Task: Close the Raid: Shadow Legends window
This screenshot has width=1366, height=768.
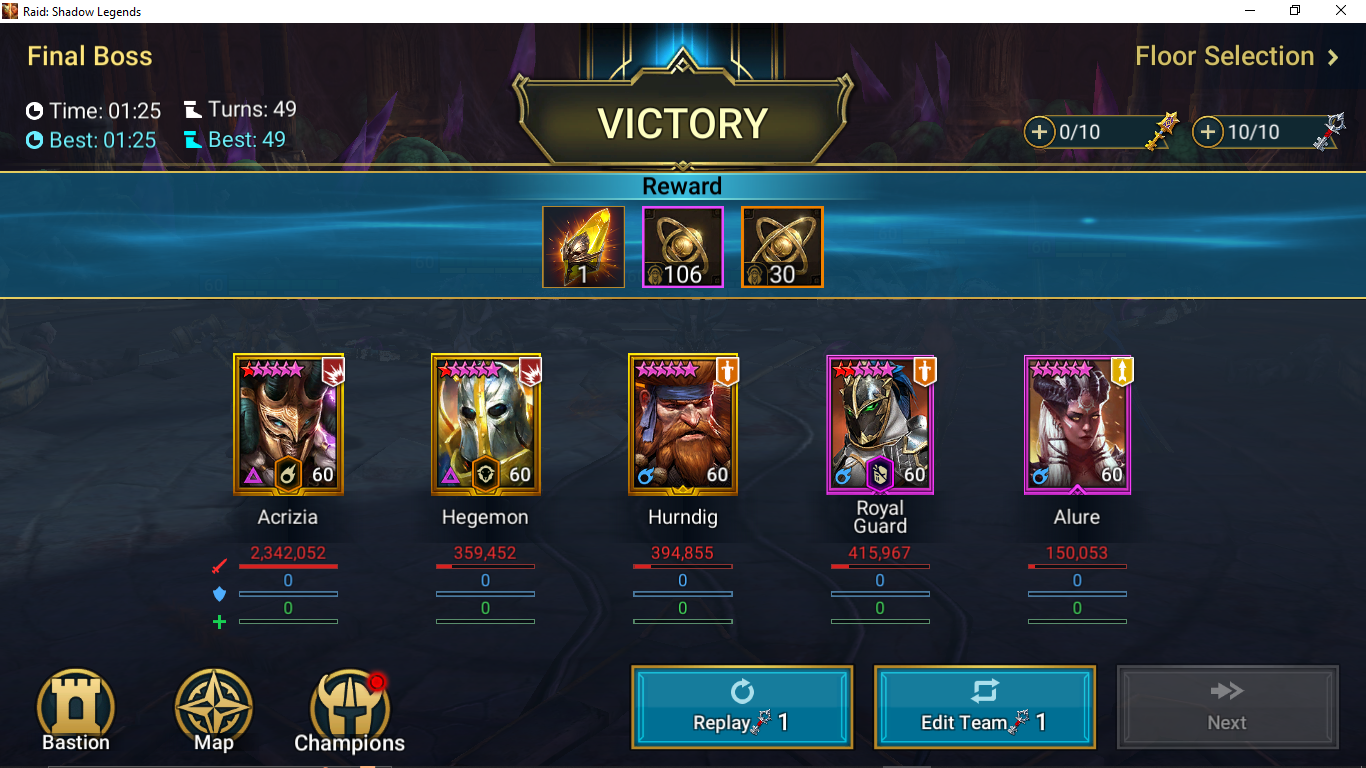Action: coord(1341,11)
